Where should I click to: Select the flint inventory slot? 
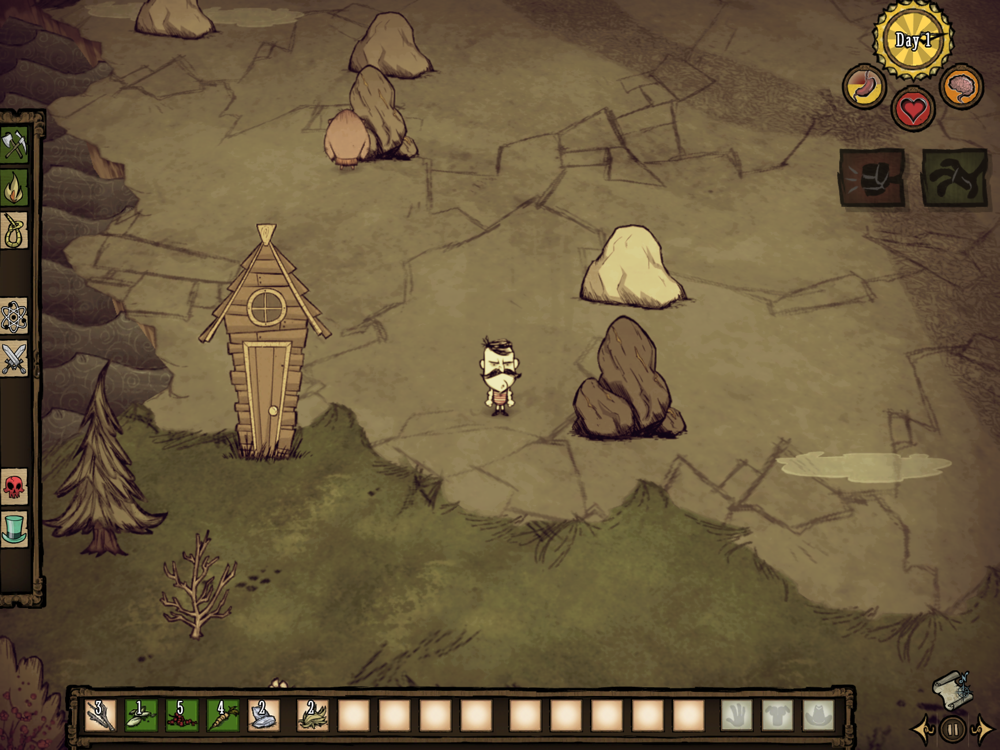click(x=264, y=715)
